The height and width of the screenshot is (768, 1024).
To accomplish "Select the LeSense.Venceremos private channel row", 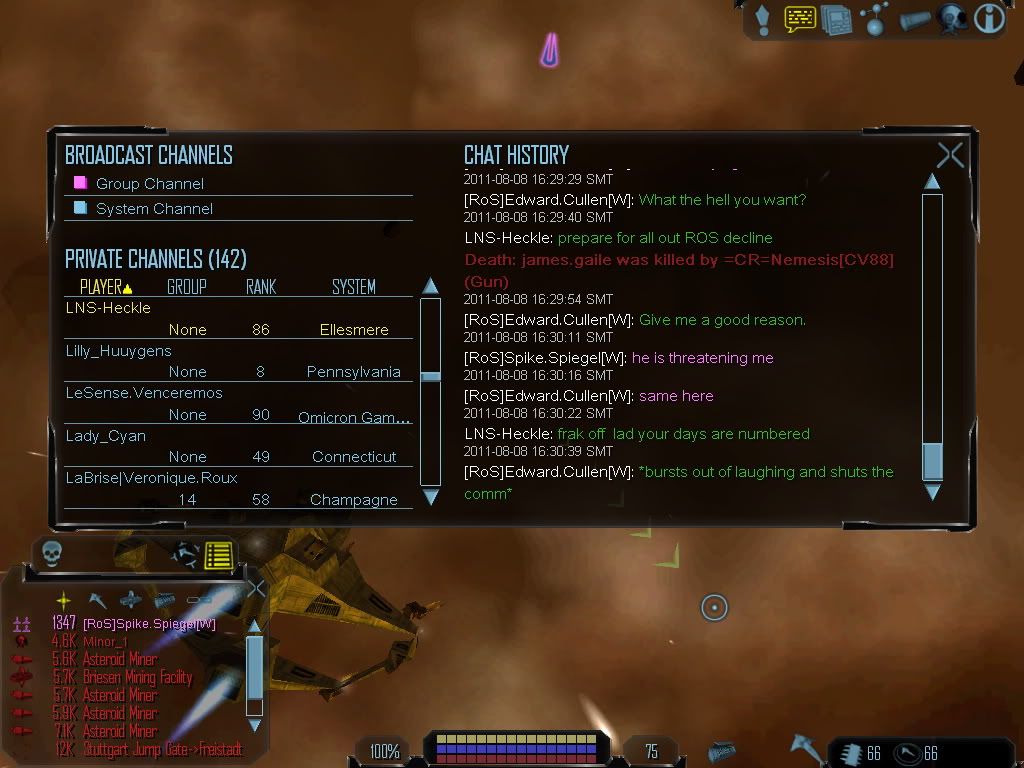I will click(144, 393).
